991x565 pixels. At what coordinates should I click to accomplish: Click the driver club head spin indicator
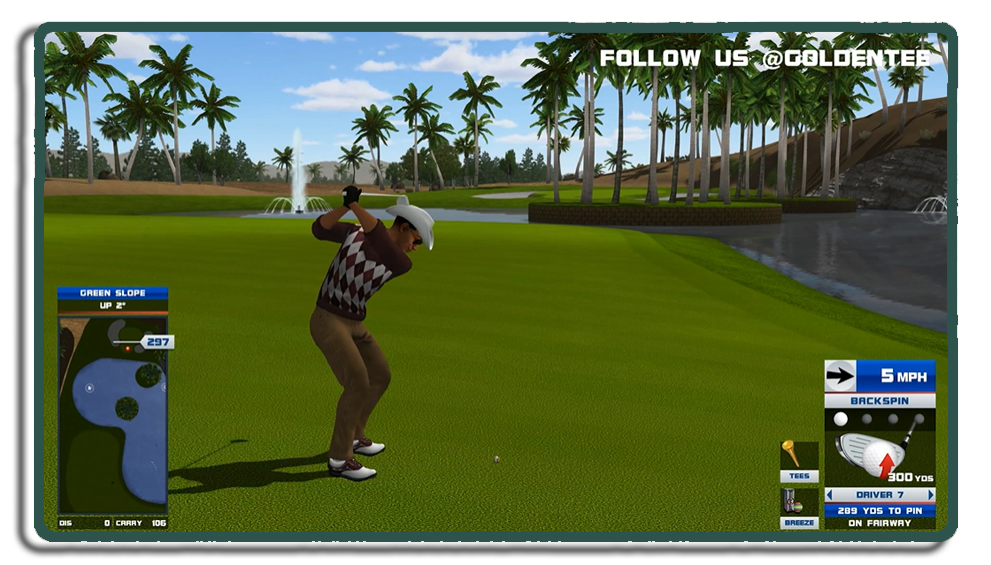tap(870, 454)
